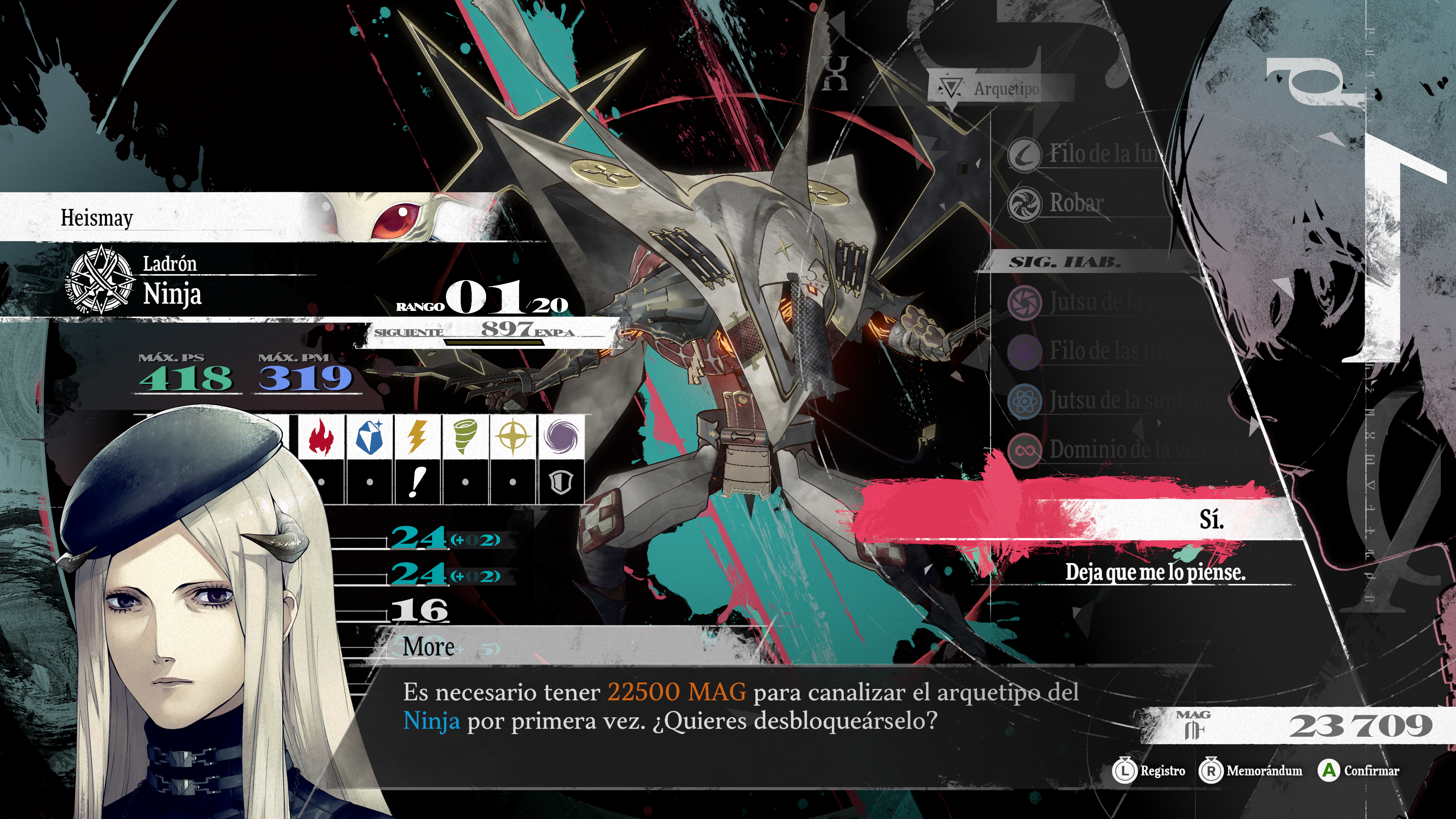
Task: Click the ice crystal affinity icon
Action: (x=370, y=438)
